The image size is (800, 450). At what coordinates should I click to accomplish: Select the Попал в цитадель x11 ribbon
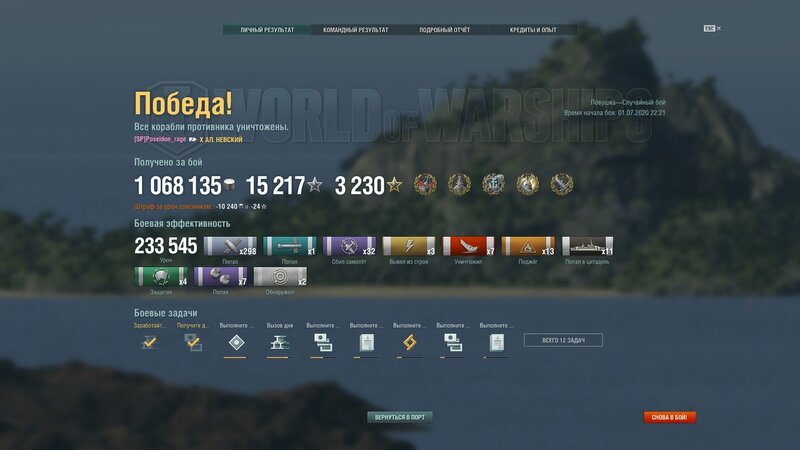[587, 246]
